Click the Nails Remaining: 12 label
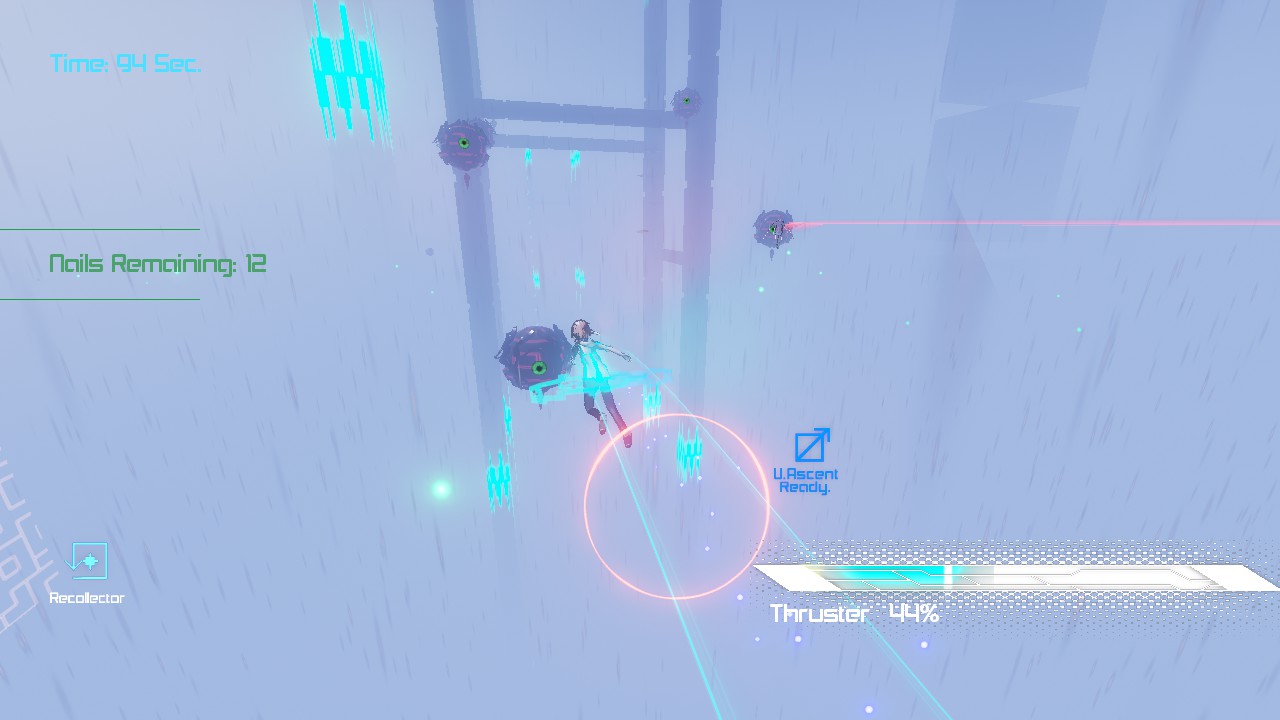The height and width of the screenshot is (720, 1280). tap(156, 264)
